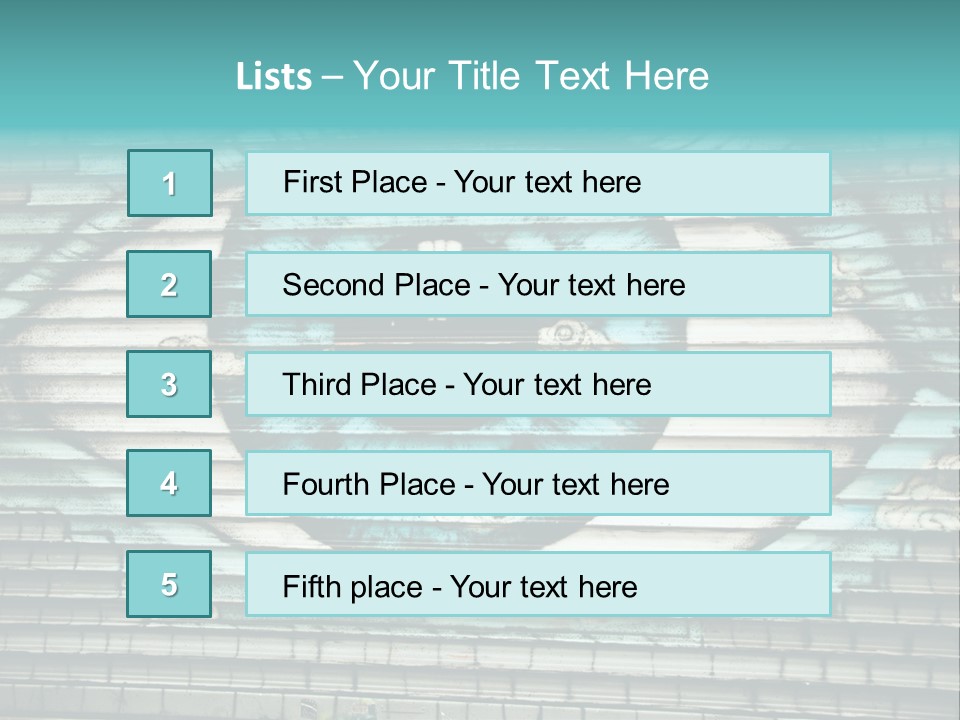Click the number 3 box
Viewport: 960px width, 720px height.
tap(169, 384)
